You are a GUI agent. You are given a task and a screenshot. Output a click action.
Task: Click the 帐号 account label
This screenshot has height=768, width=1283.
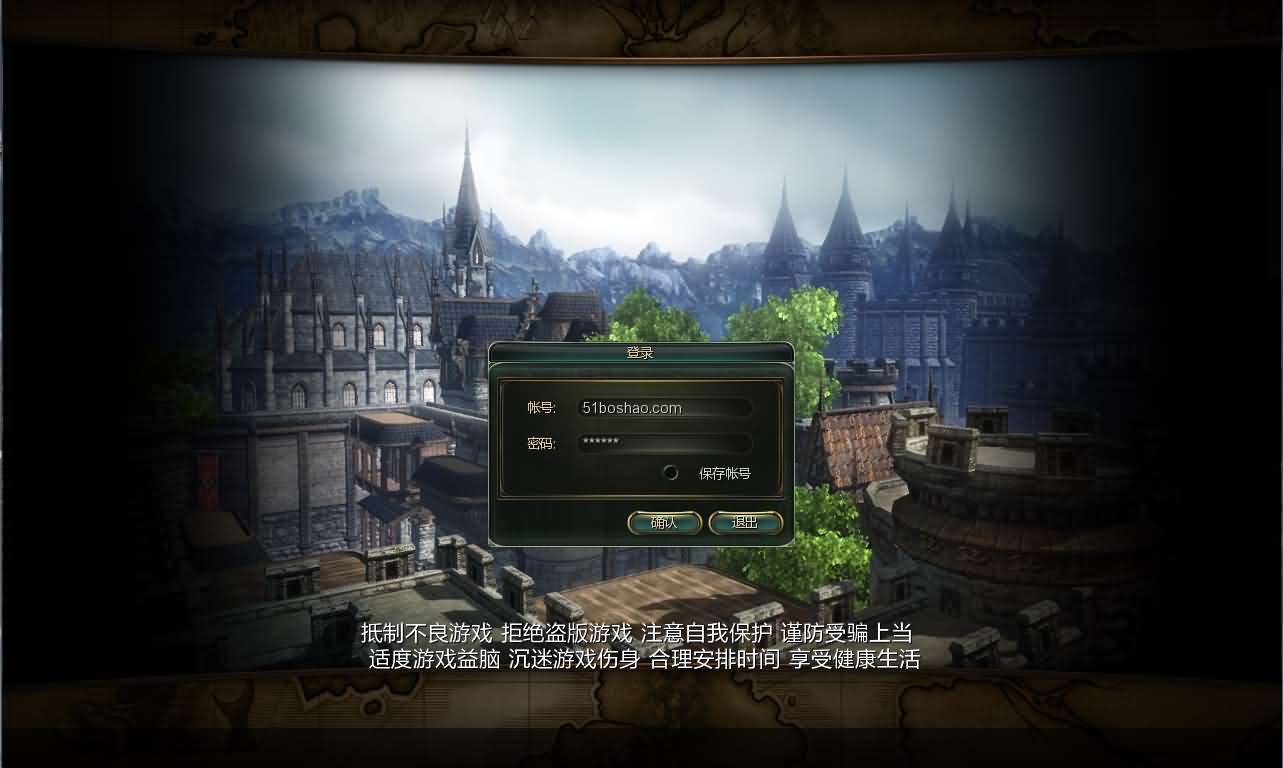point(540,407)
